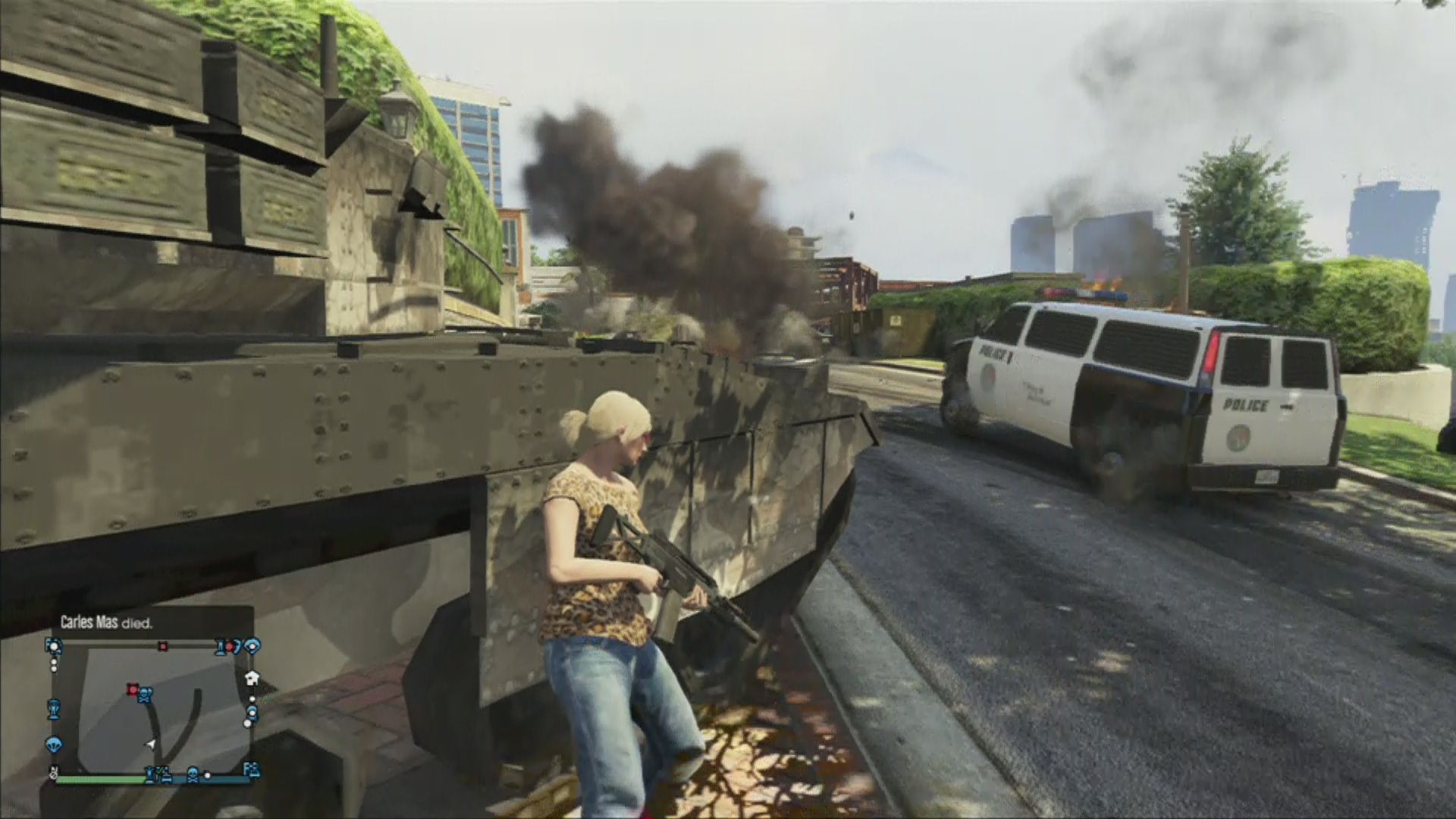Select the blue trophy blip on minimap
Screen dimensions: 1456x819
(x=54, y=709)
